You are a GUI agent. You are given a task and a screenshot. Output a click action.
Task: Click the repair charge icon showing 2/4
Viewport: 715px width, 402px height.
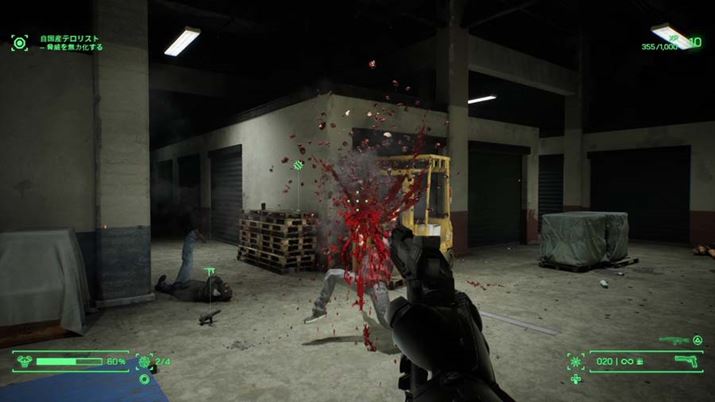144,361
